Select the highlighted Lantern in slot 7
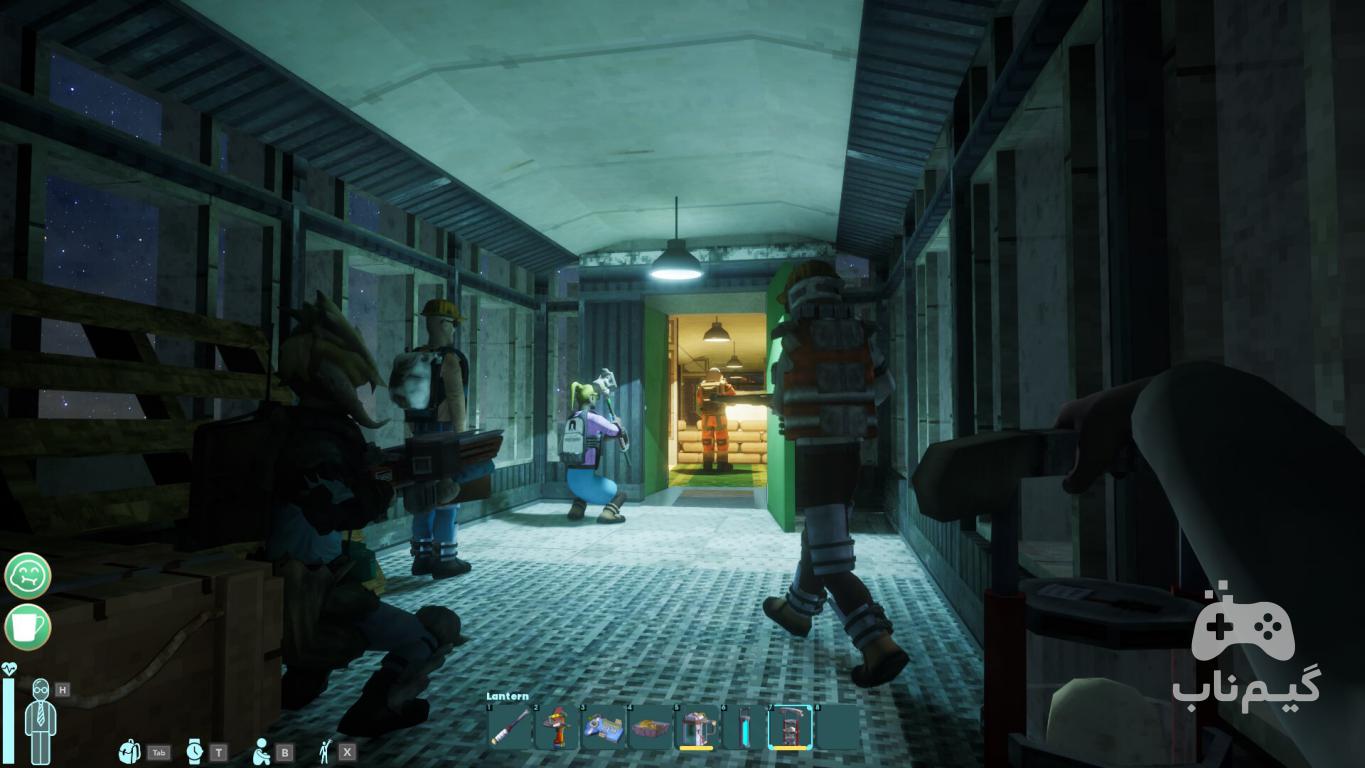Screen dimensions: 1365x768 click(x=790, y=727)
